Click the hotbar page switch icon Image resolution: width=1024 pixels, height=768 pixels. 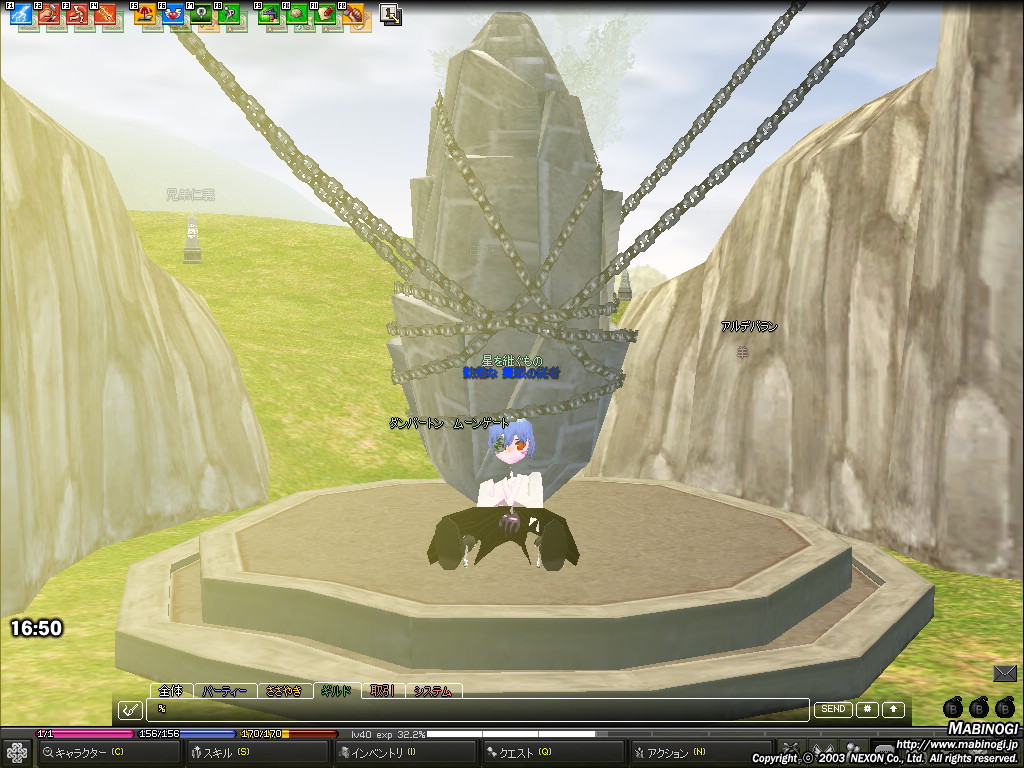pos(391,14)
